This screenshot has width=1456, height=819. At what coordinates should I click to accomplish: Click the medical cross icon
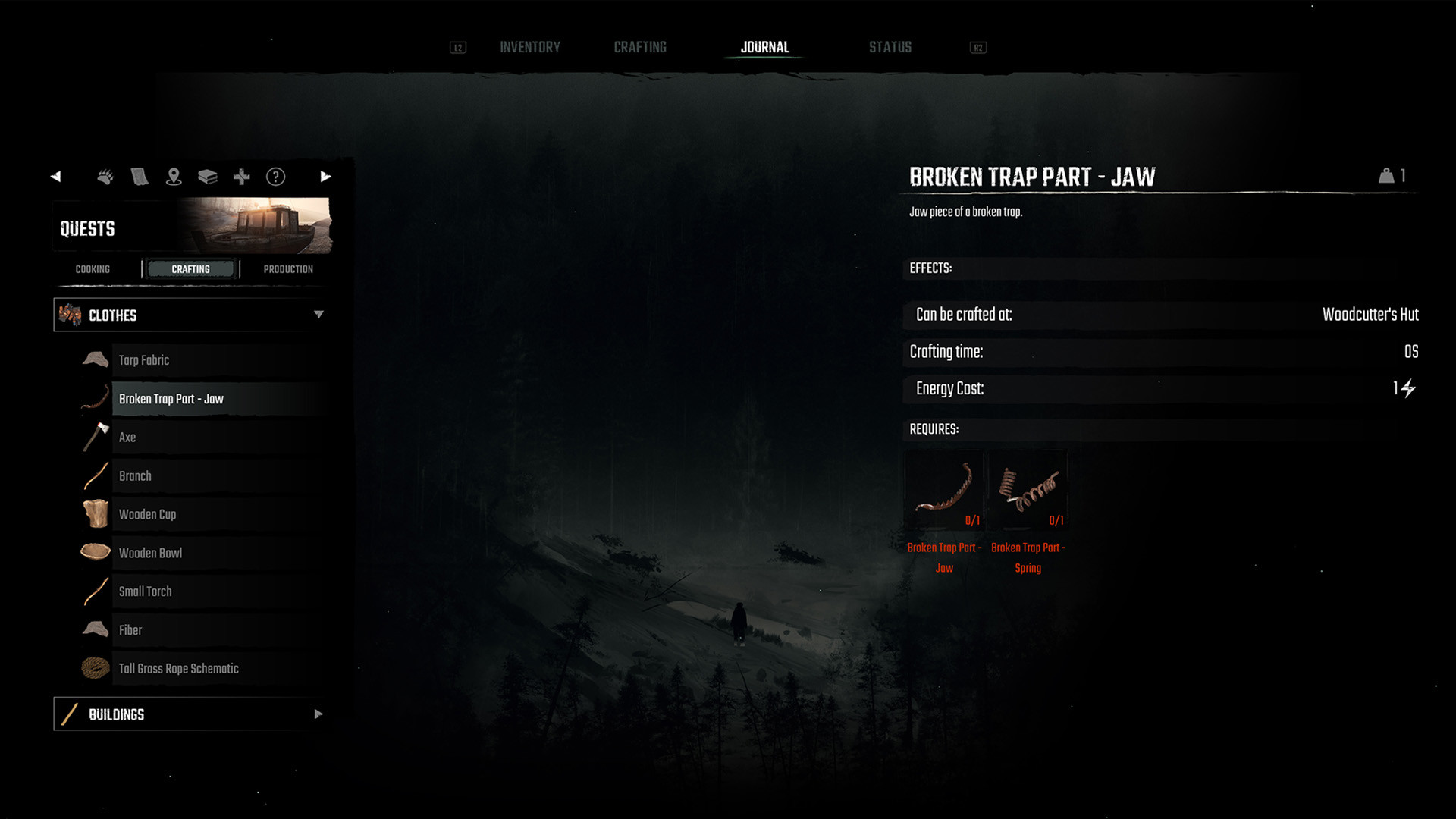click(x=241, y=177)
